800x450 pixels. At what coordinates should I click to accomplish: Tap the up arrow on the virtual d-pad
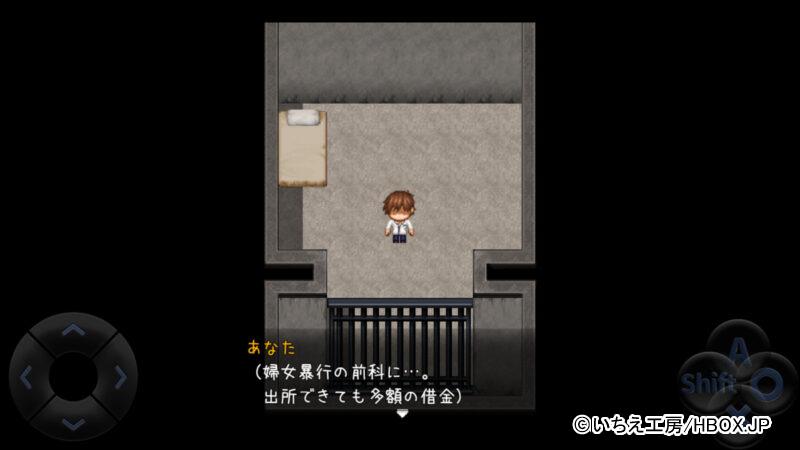(73, 329)
